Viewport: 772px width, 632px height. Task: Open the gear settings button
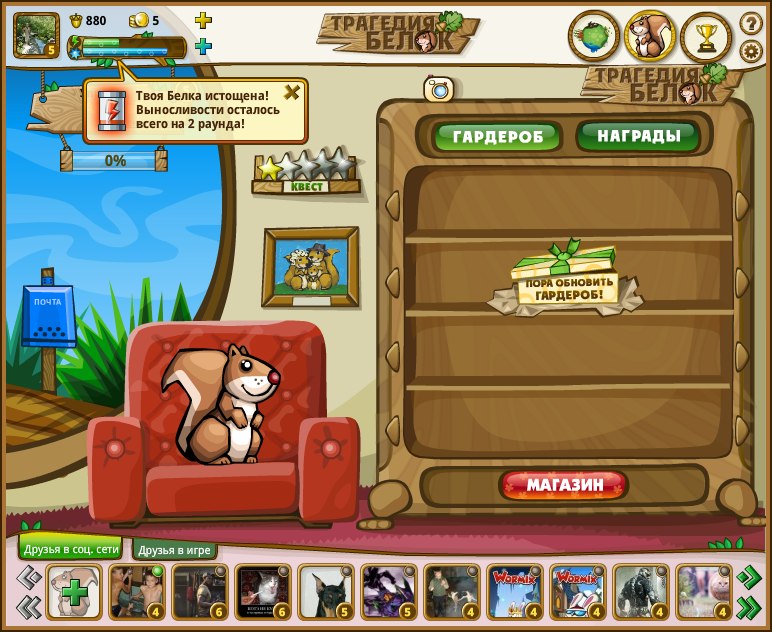(x=751, y=51)
